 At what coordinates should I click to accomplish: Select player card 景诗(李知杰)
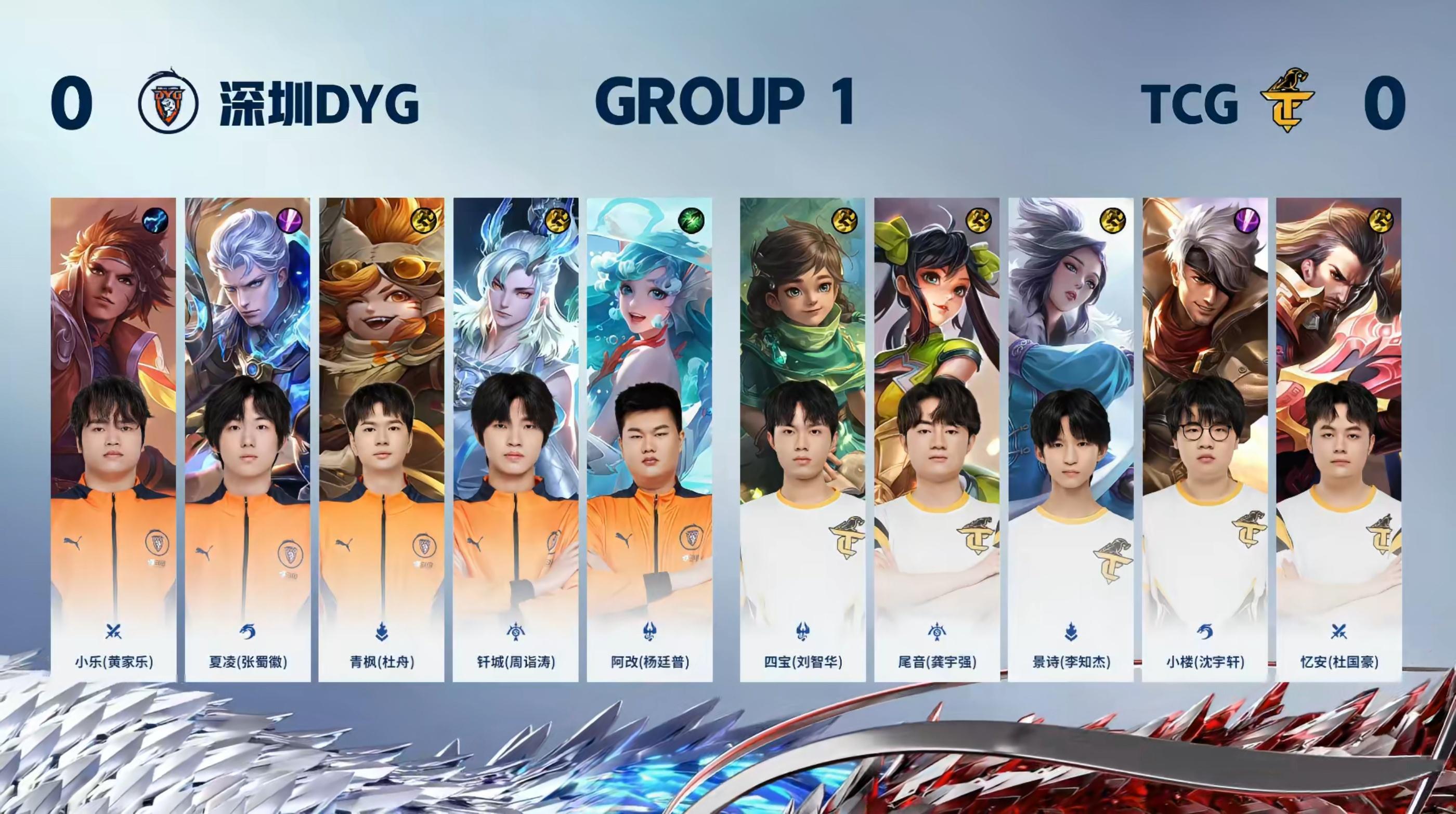click(1071, 439)
